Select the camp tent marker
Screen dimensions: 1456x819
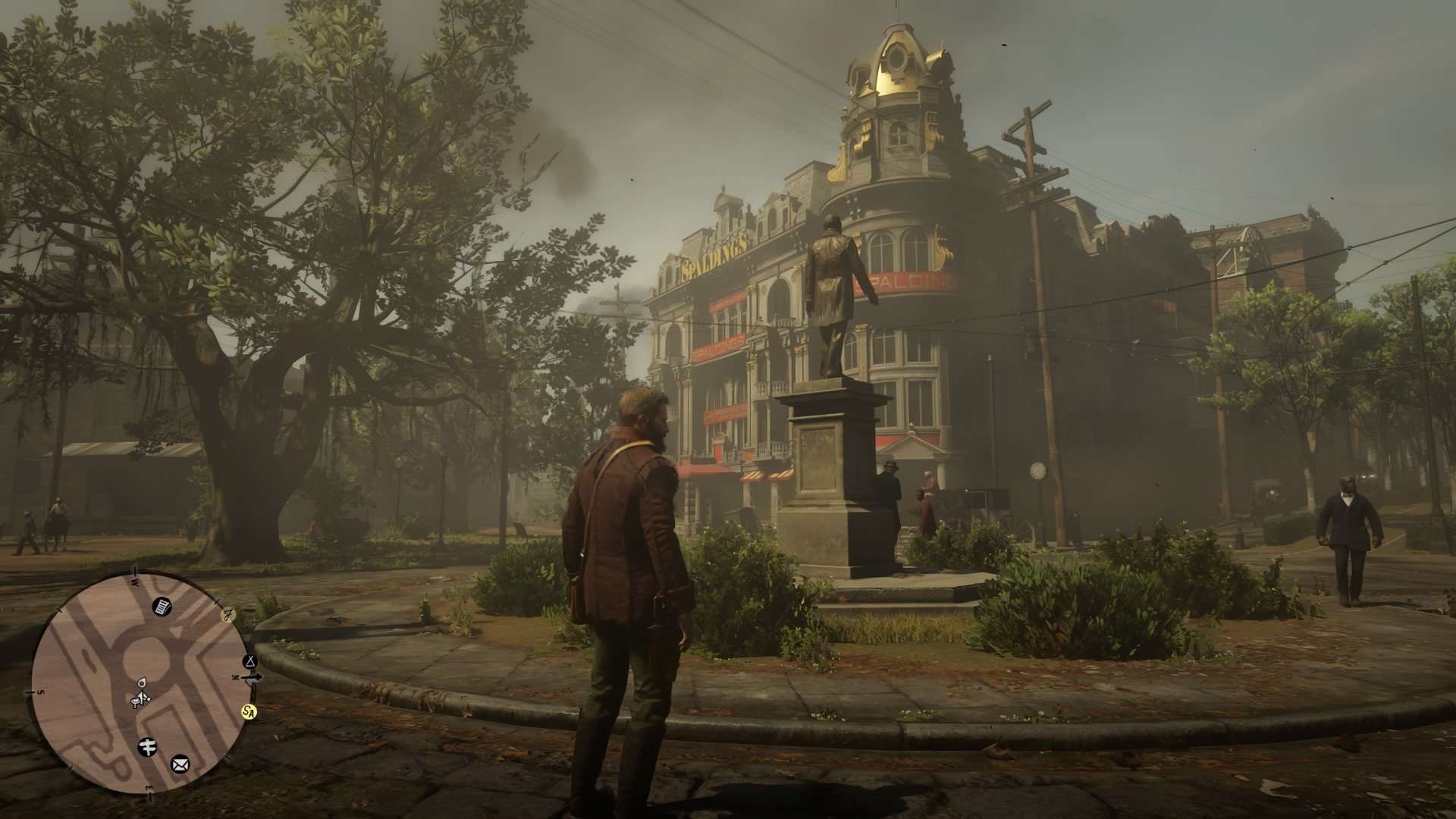249,662
